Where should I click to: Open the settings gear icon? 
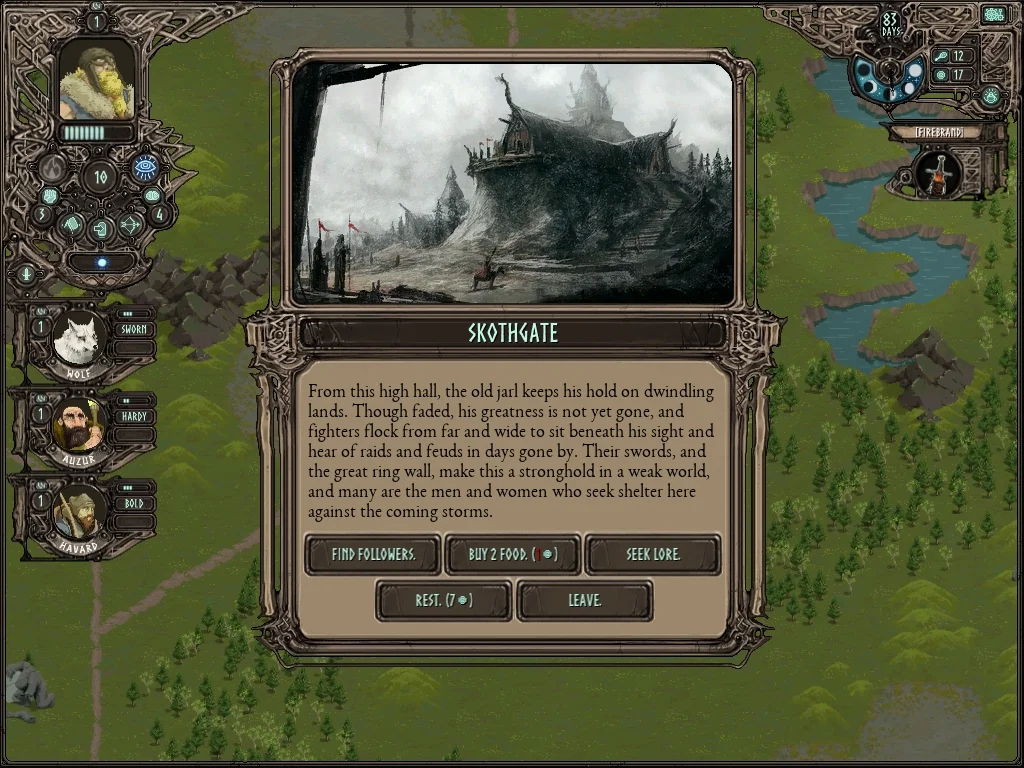tap(993, 15)
